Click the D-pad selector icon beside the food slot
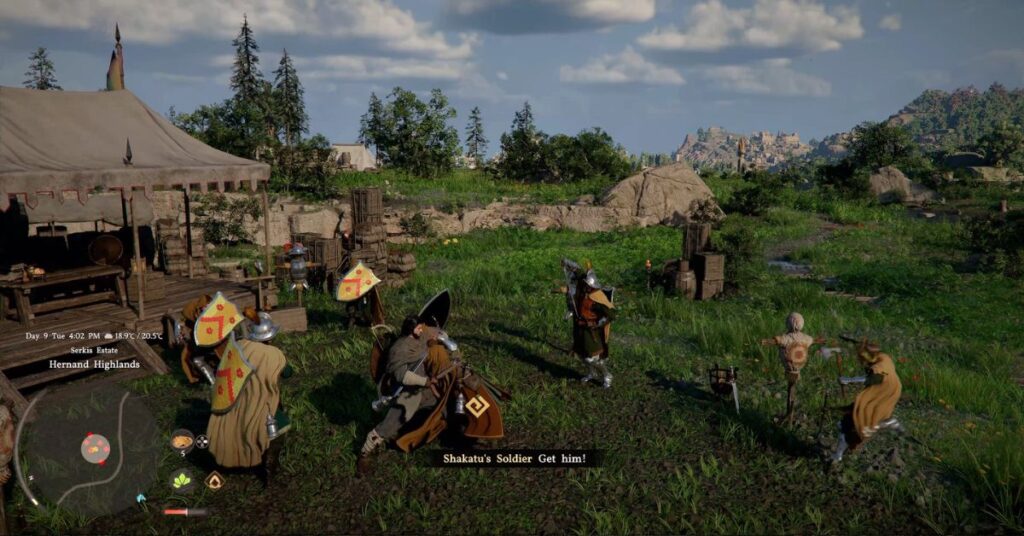 click(203, 441)
